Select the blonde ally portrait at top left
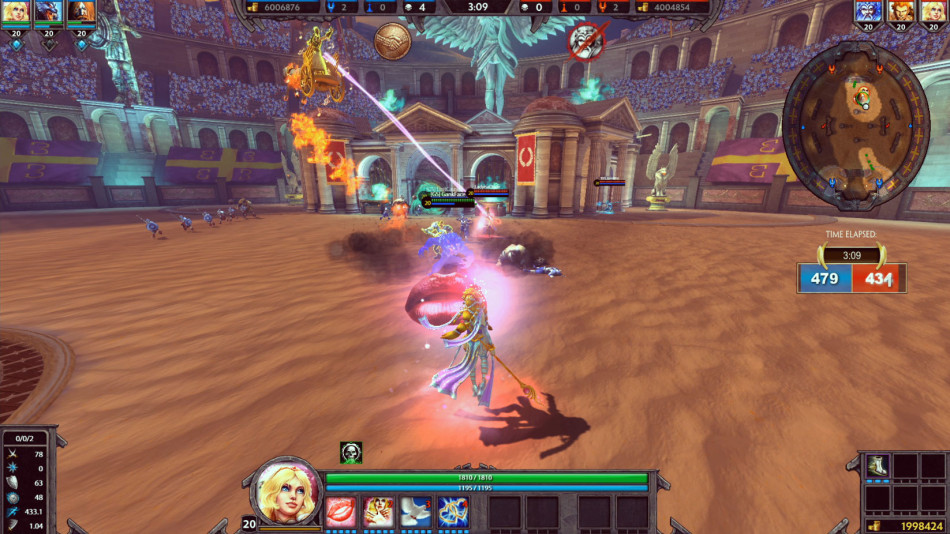Viewport: 950px width, 534px height. click(x=16, y=13)
